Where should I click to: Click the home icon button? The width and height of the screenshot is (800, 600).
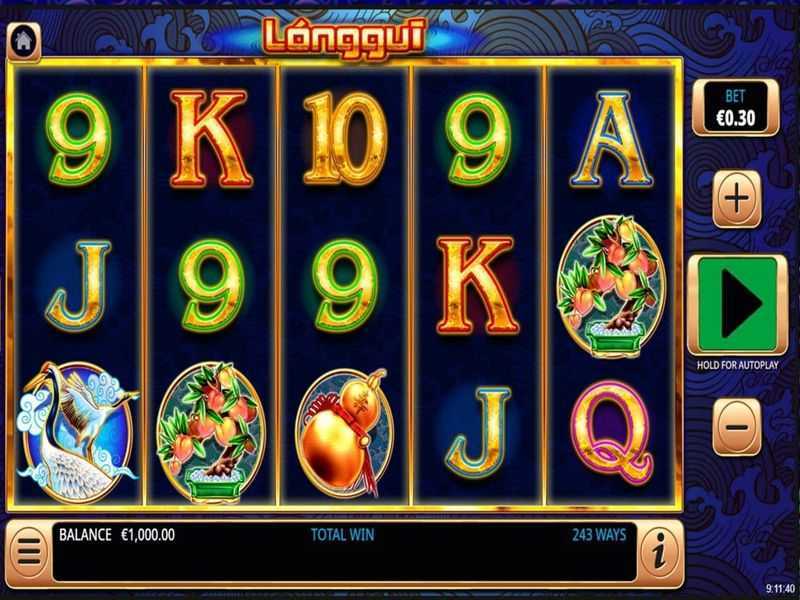point(23,41)
